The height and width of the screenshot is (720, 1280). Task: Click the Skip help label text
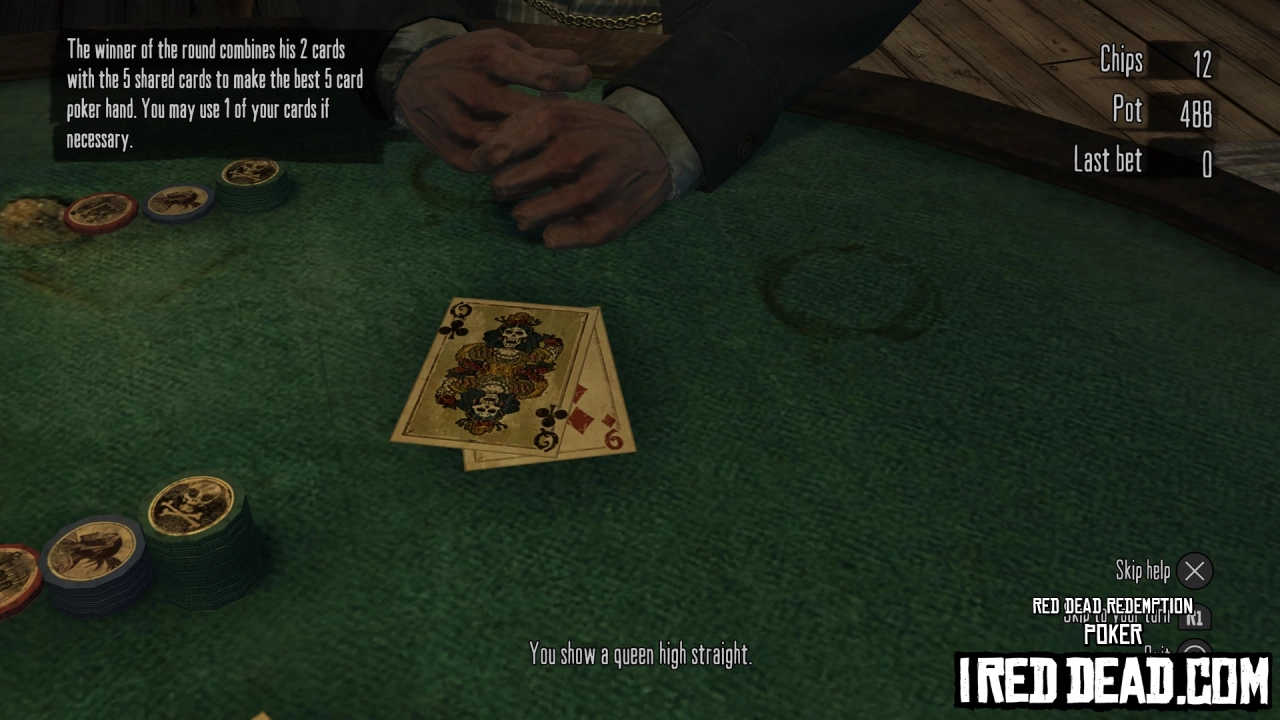[x=1145, y=570]
